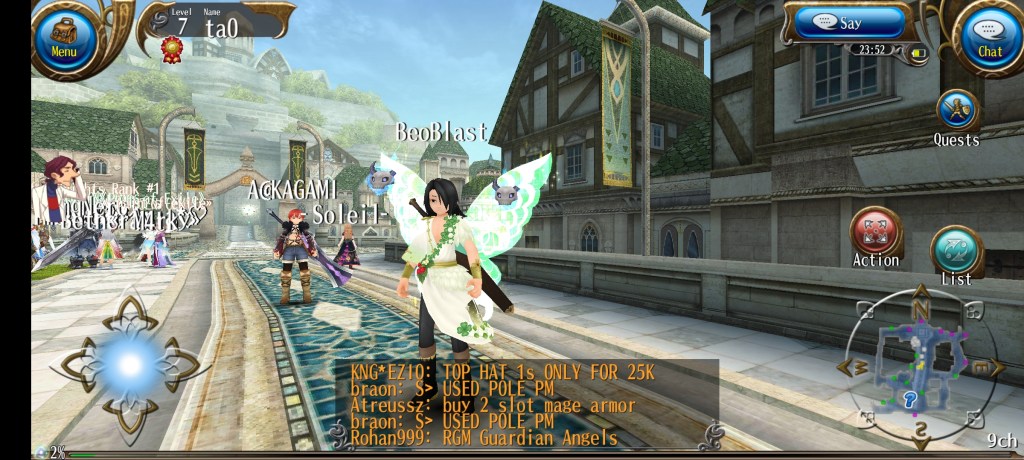Tap the red Action button

pos(876,232)
